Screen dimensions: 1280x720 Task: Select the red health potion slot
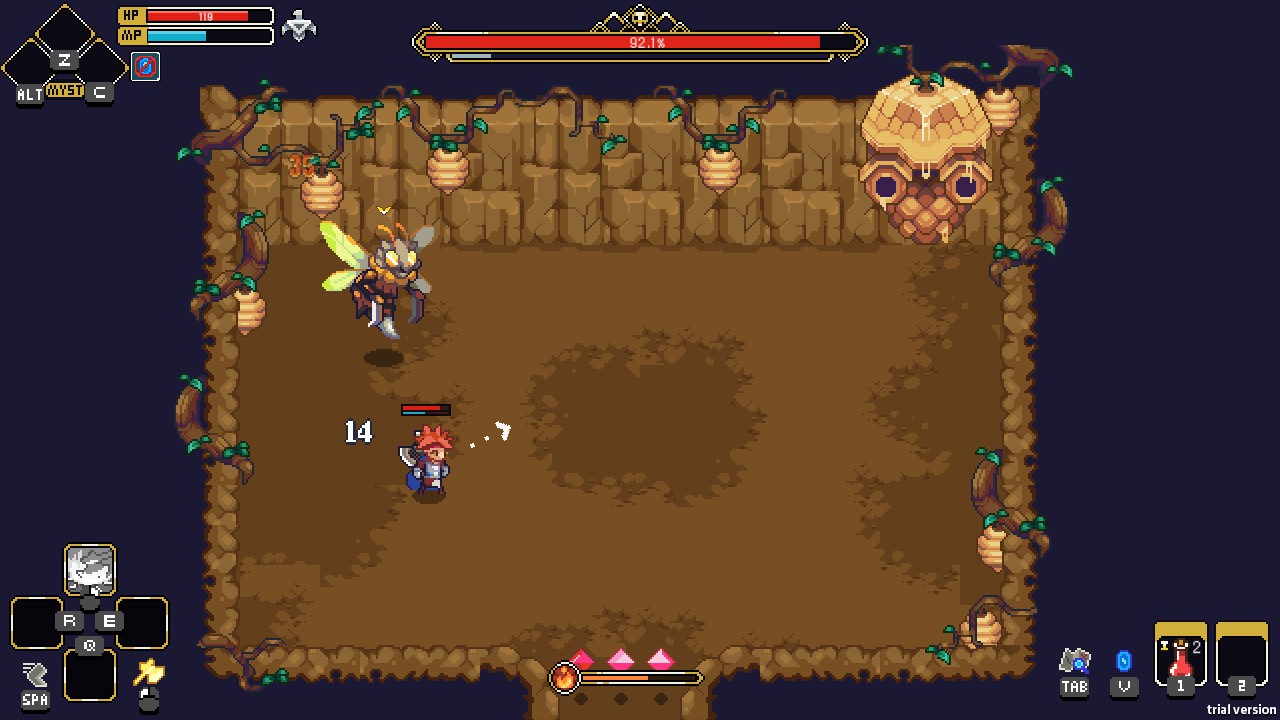pos(1181,656)
